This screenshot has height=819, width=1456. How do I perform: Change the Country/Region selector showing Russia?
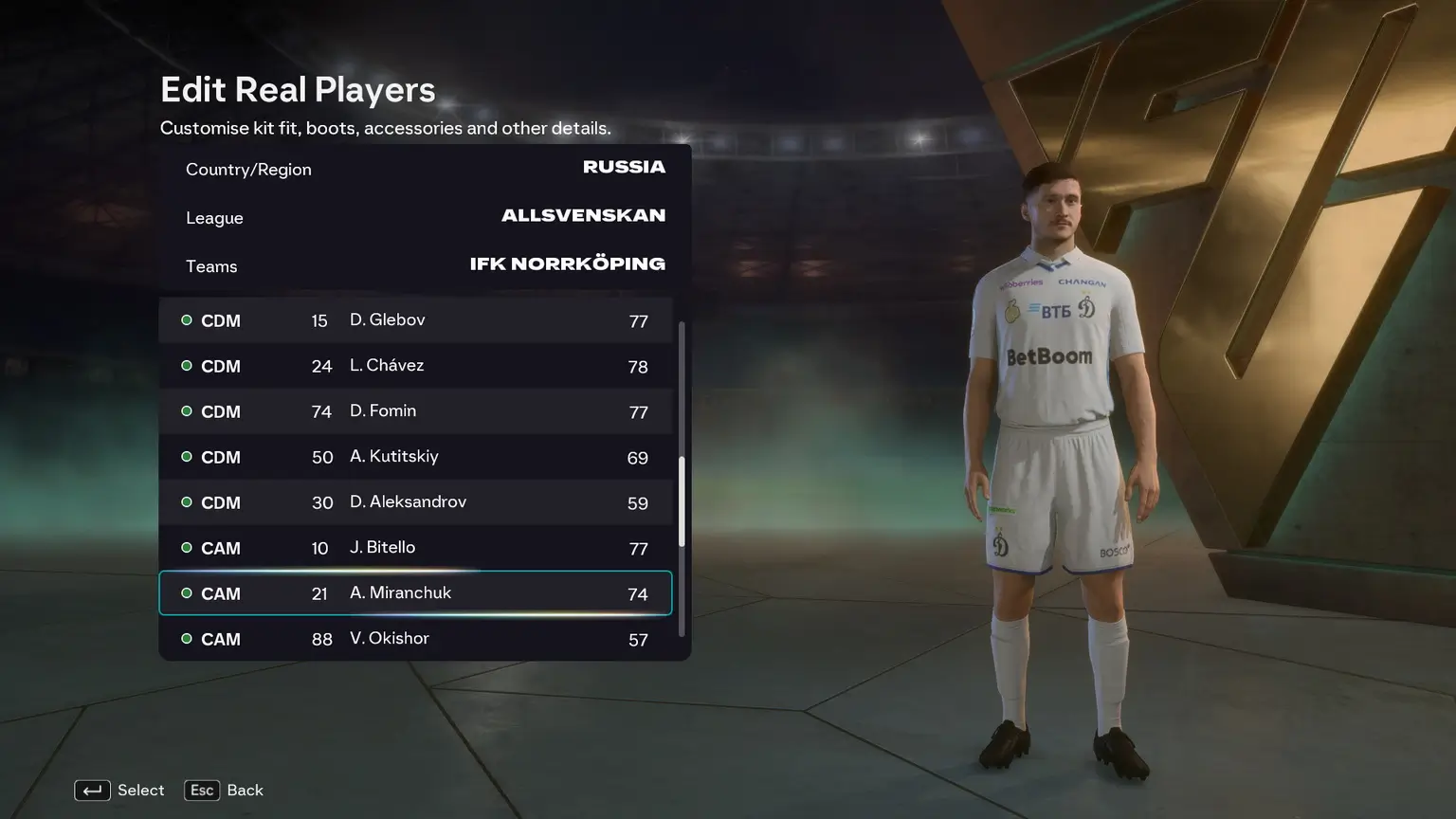[425, 169]
